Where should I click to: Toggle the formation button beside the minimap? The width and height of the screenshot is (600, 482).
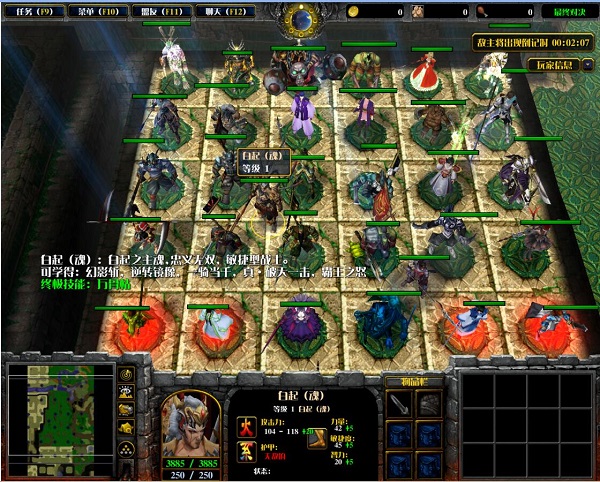pyautogui.click(x=127, y=447)
